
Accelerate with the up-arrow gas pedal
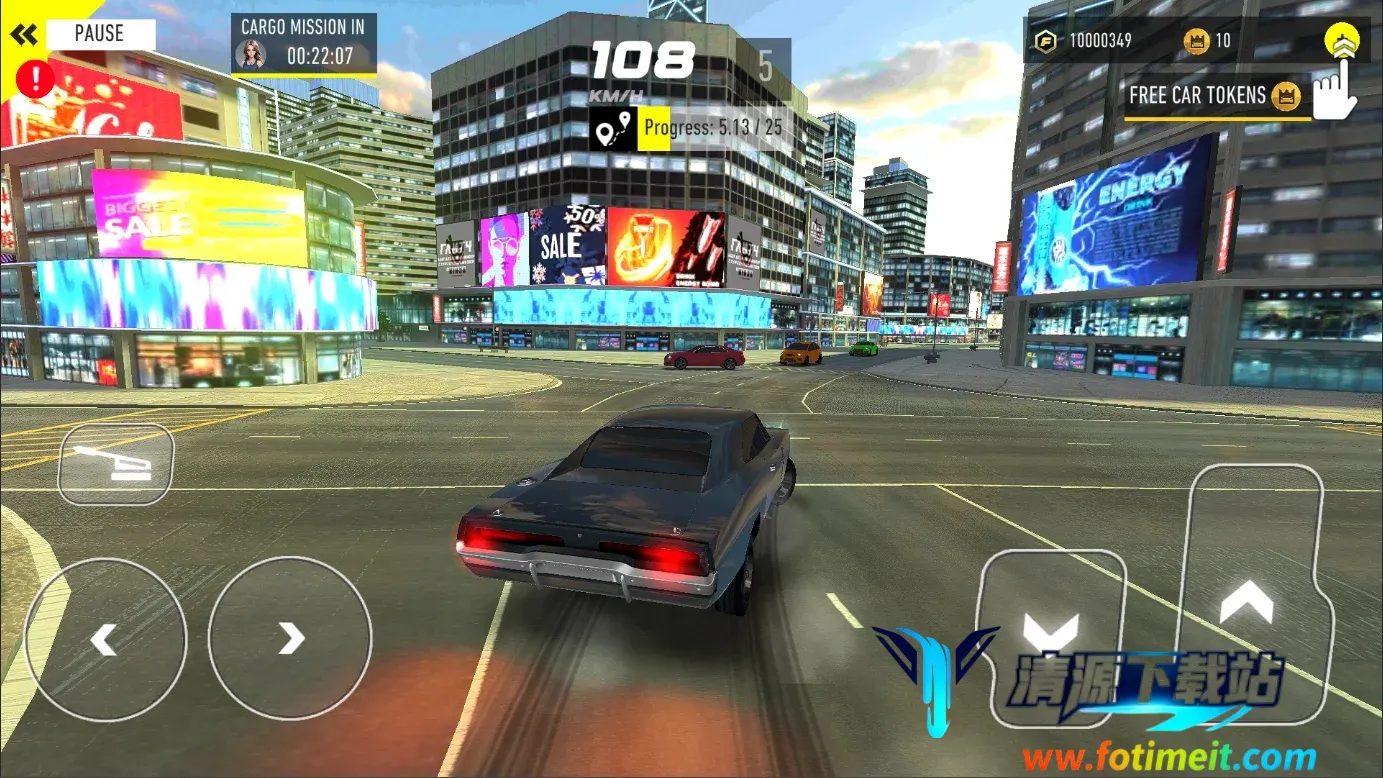(1246, 600)
